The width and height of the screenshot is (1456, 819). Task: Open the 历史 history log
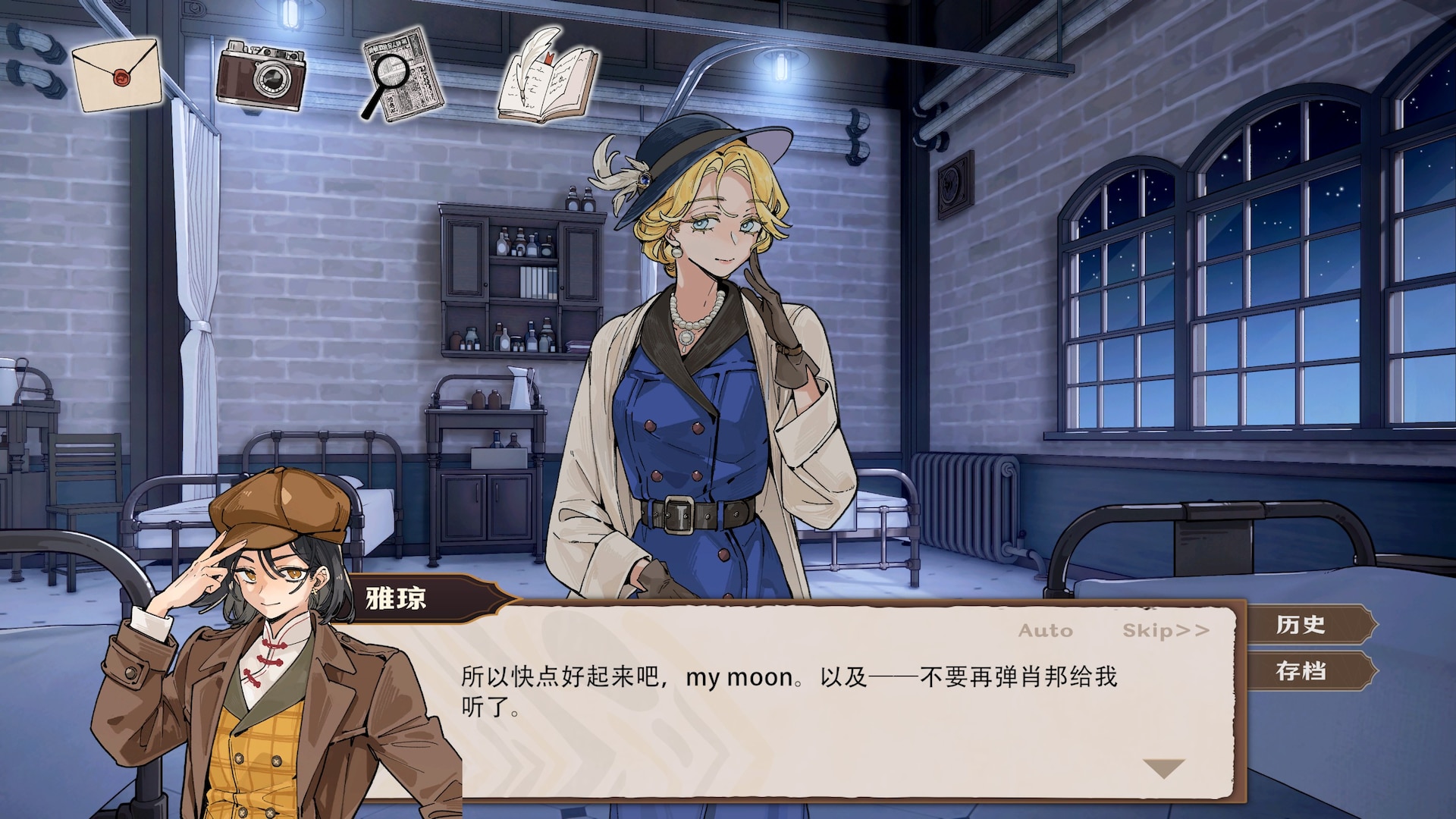pyautogui.click(x=1301, y=625)
